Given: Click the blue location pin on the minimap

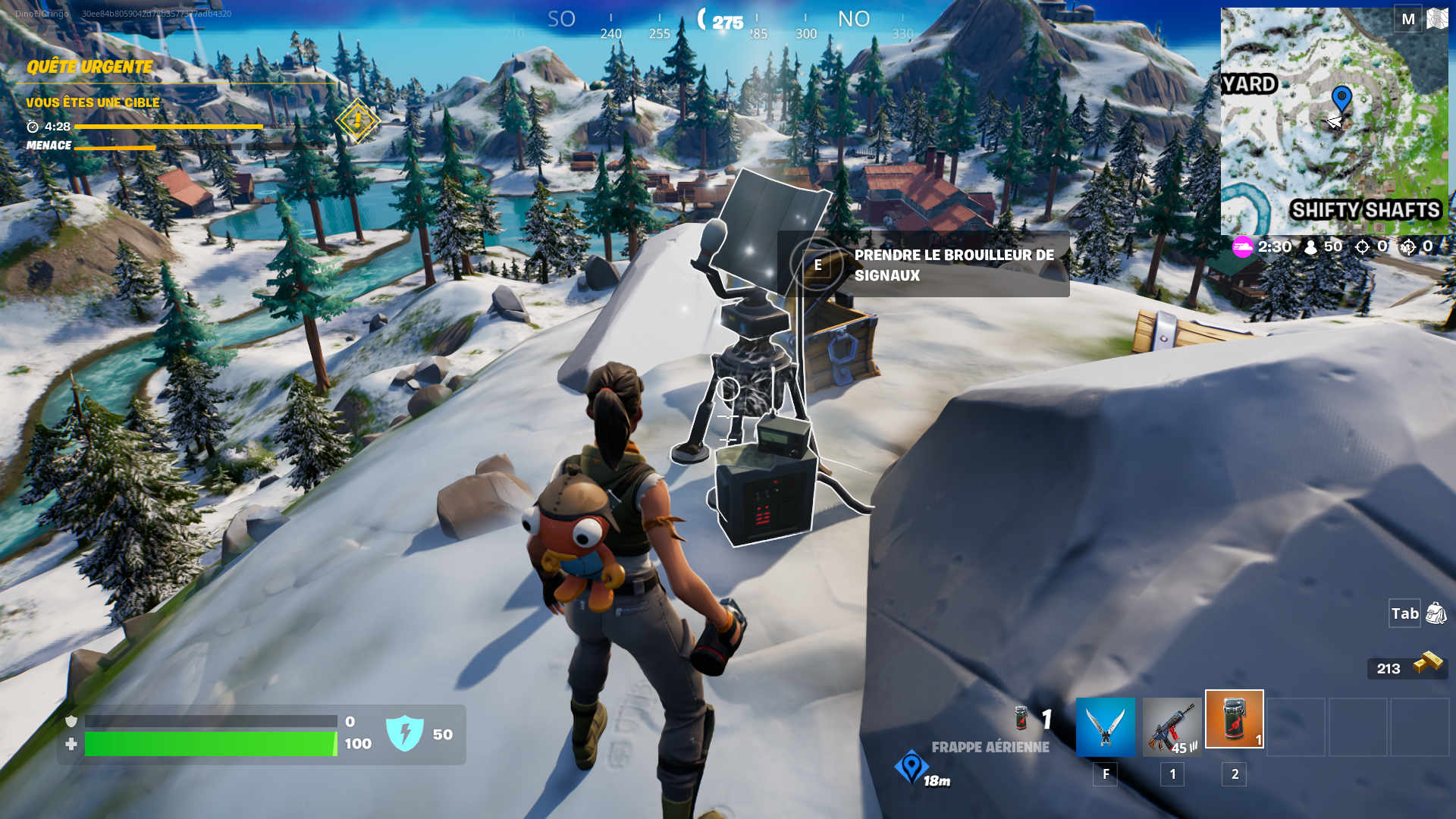Looking at the screenshot, I should [x=1342, y=97].
